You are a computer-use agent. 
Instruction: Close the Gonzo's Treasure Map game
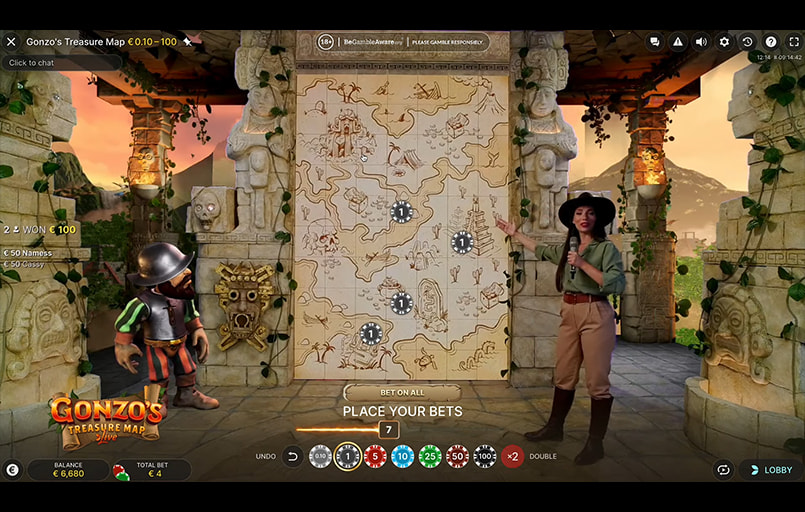click(x=12, y=42)
